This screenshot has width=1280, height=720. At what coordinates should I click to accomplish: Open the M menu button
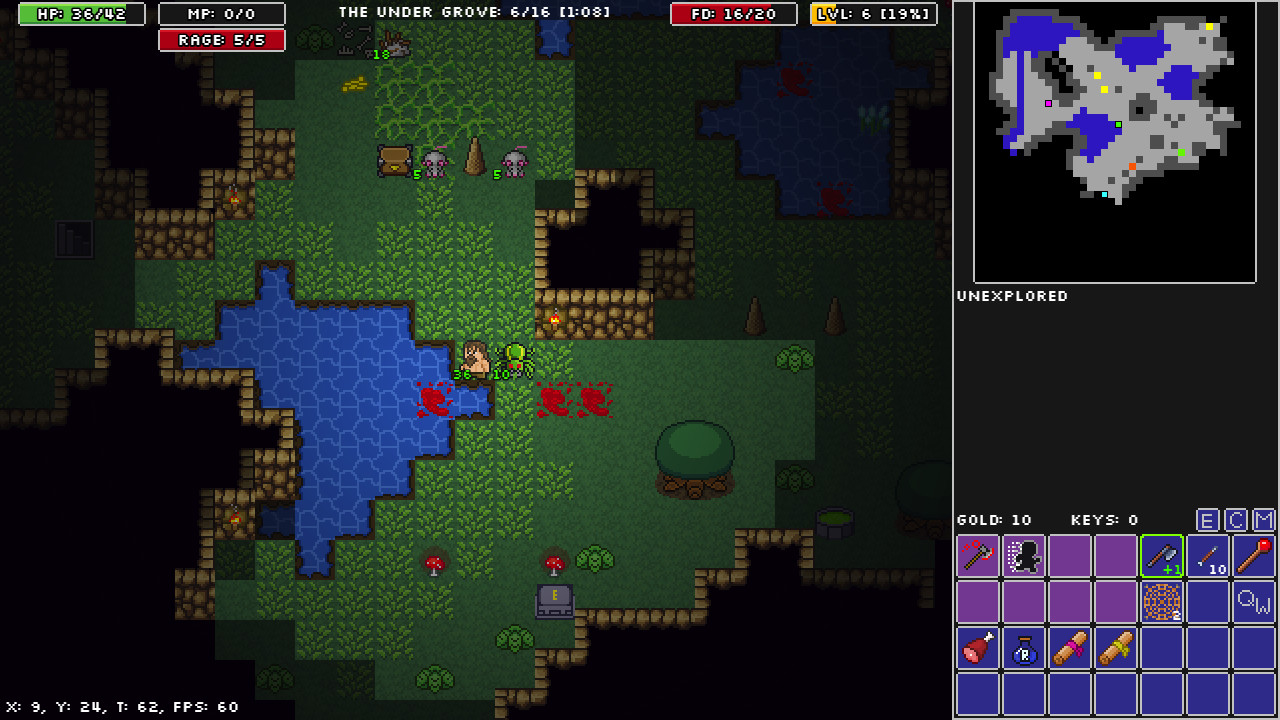[x=1264, y=520]
